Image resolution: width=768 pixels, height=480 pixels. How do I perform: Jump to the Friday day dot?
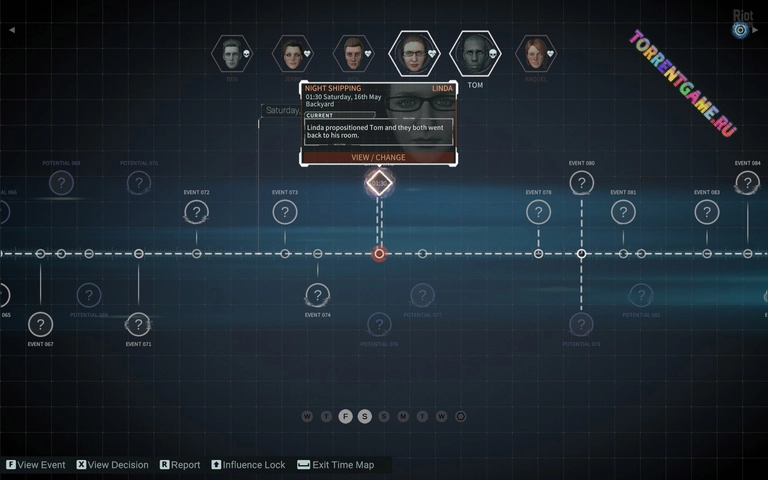(x=346, y=416)
